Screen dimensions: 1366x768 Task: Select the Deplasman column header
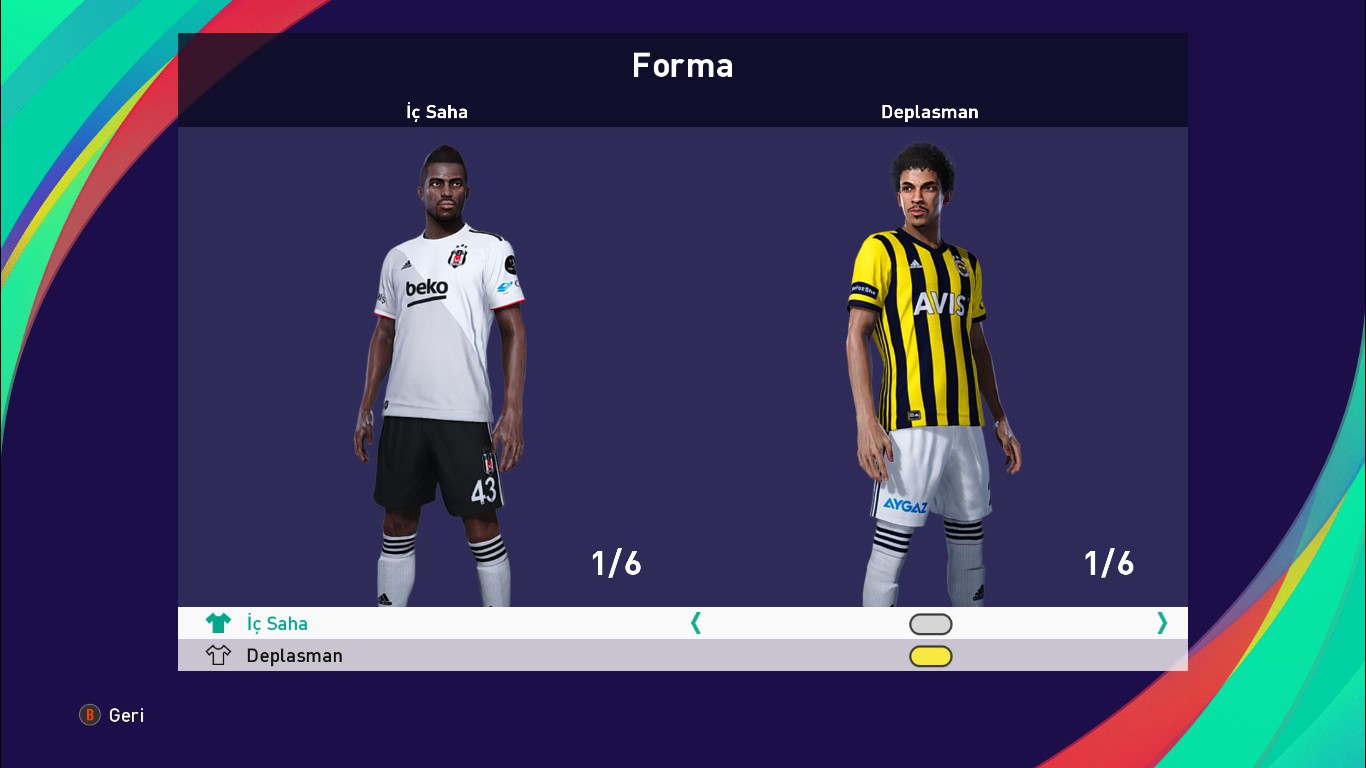pos(929,112)
